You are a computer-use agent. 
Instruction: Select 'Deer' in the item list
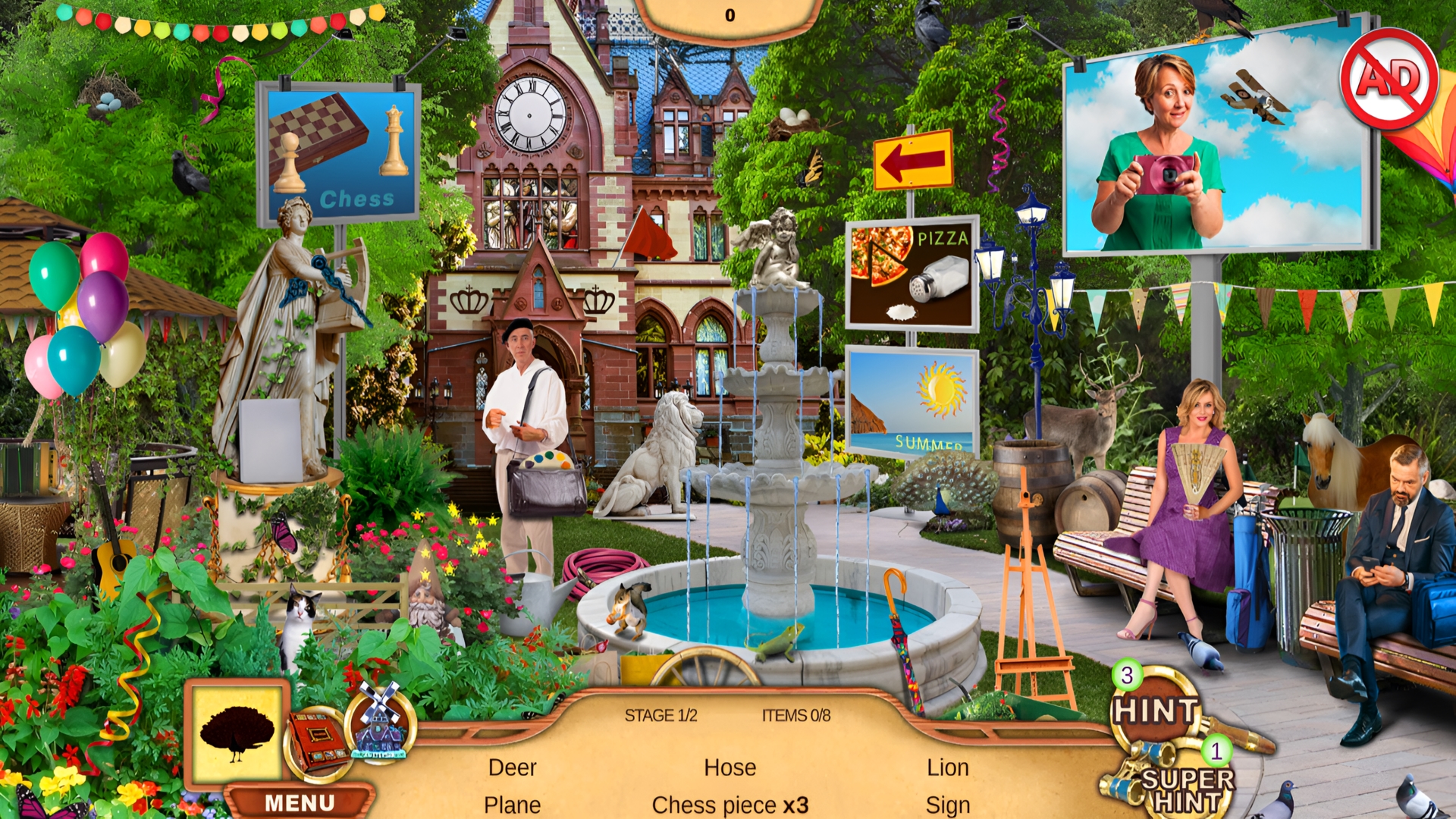513,768
